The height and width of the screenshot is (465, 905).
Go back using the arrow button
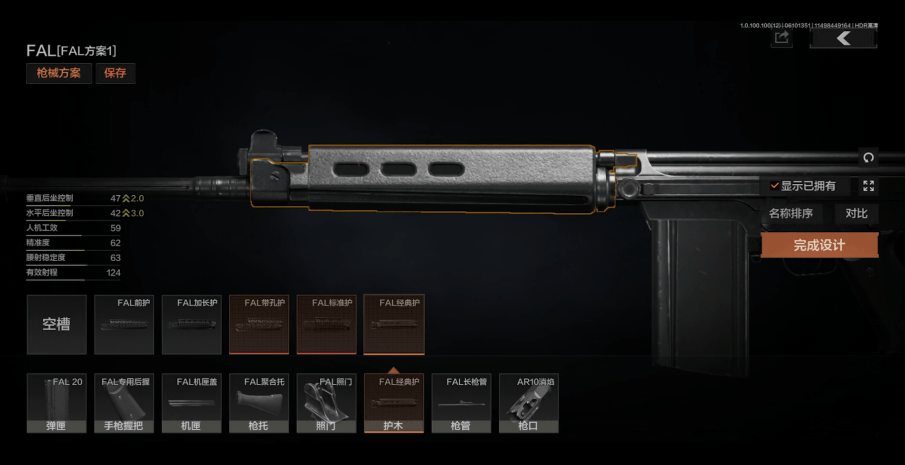point(842,38)
